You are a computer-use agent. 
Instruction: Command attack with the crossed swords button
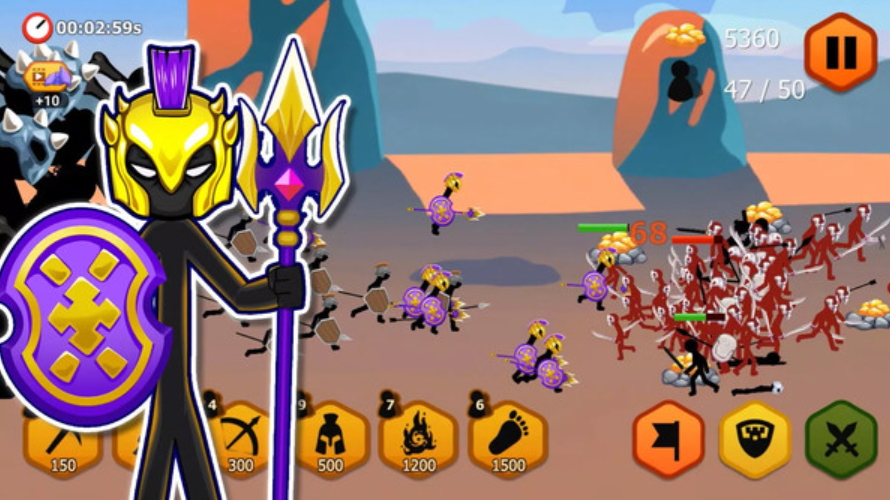[841, 440]
